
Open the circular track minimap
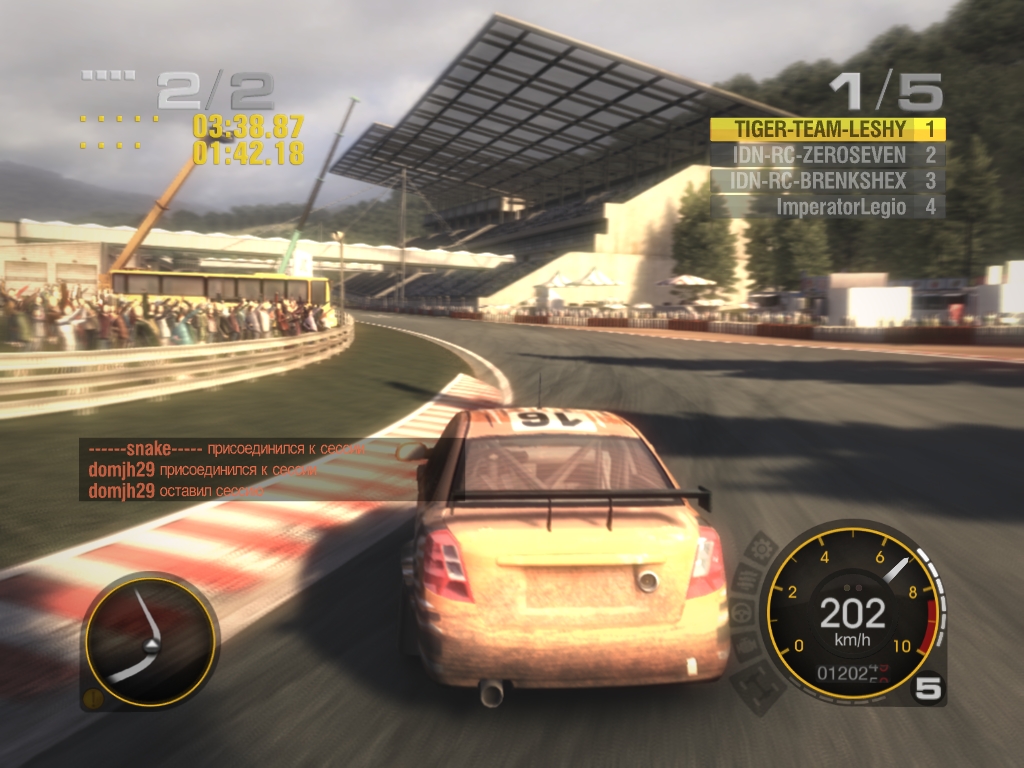pyautogui.click(x=151, y=641)
